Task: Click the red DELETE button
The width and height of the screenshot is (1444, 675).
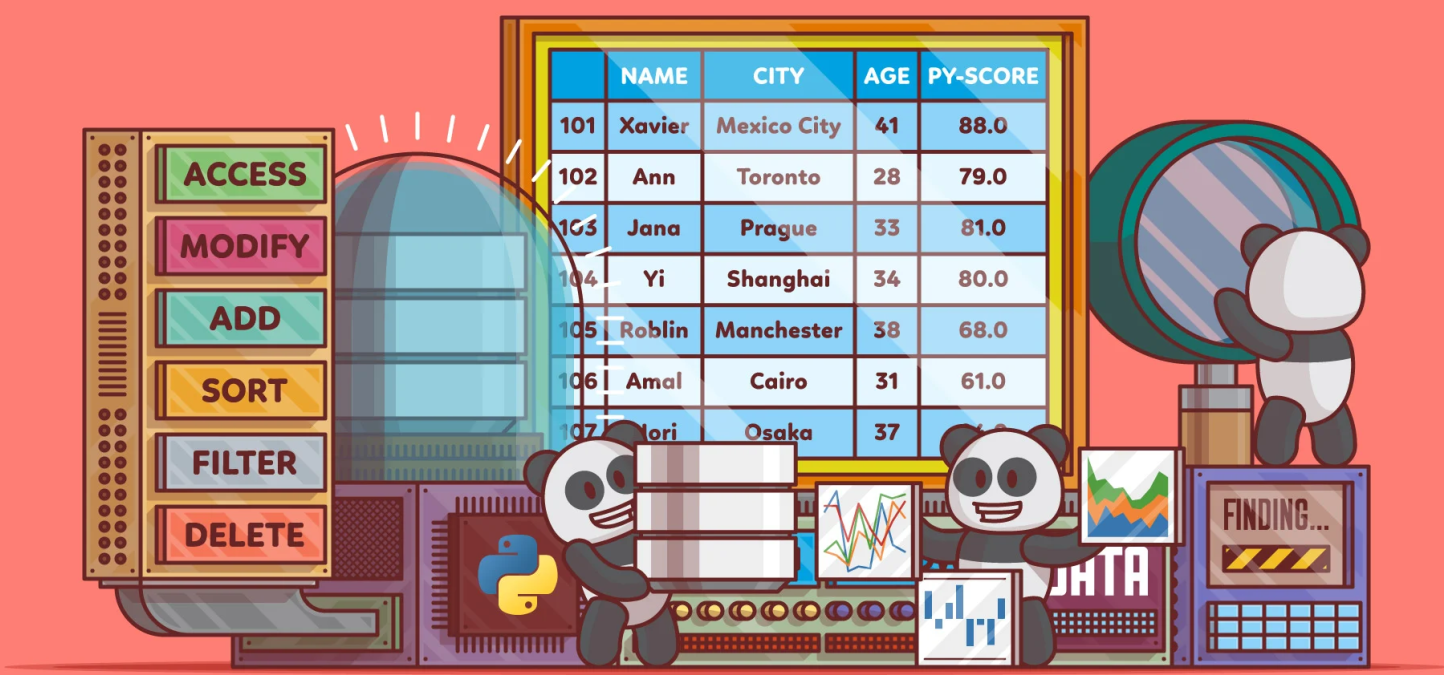Action: point(243,534)
